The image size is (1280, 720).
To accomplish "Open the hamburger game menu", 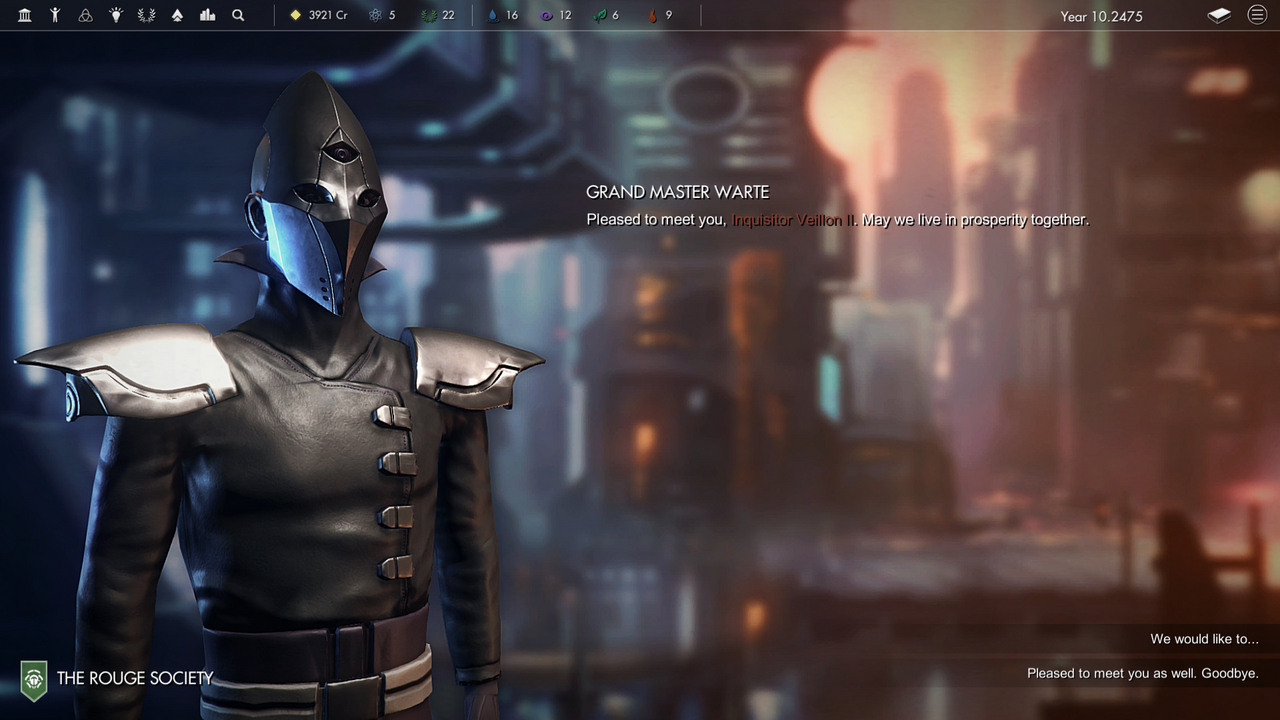I will 1257,15.
